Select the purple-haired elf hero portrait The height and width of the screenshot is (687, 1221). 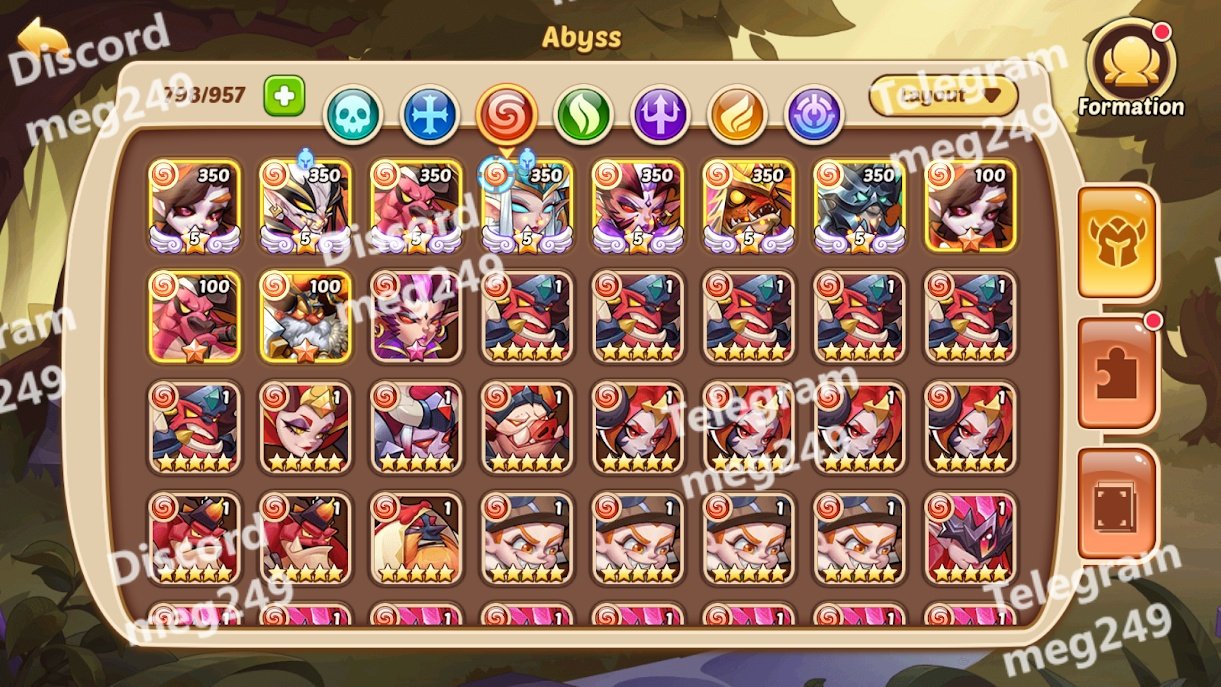click(416, 316)
